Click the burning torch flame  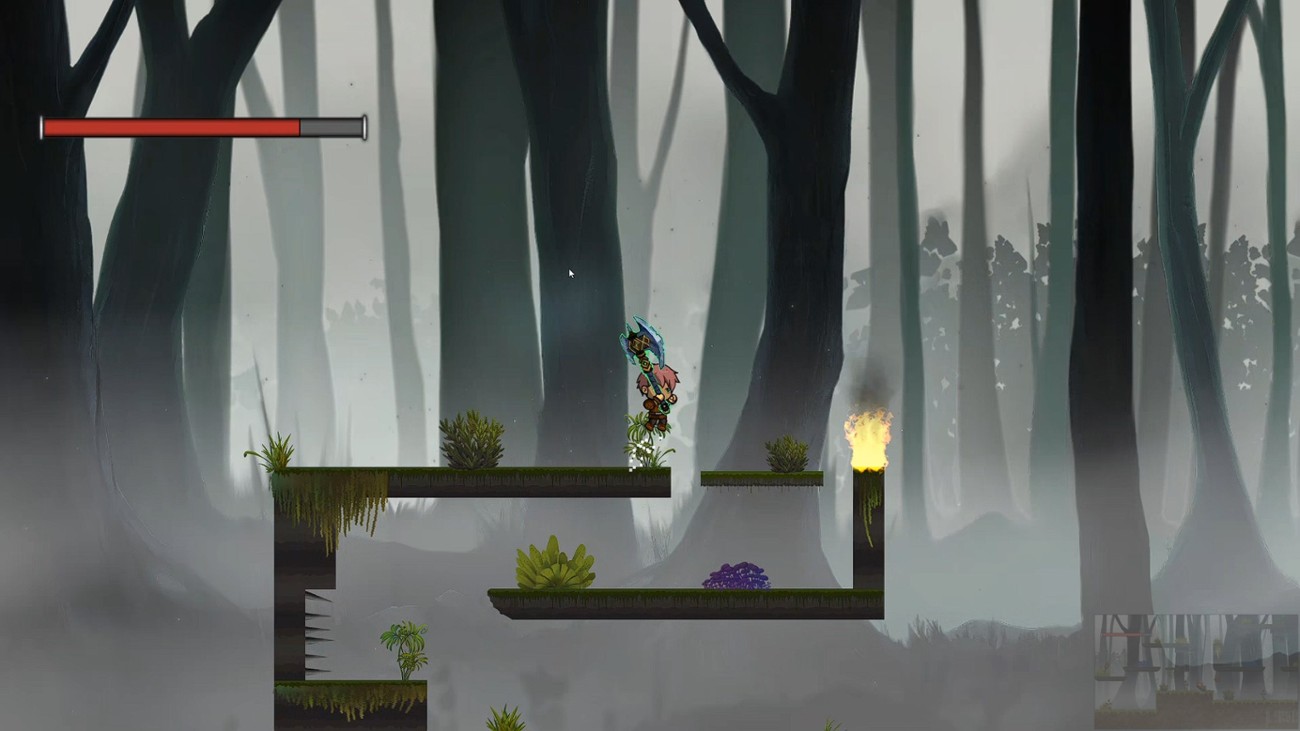tap(866, 435)
